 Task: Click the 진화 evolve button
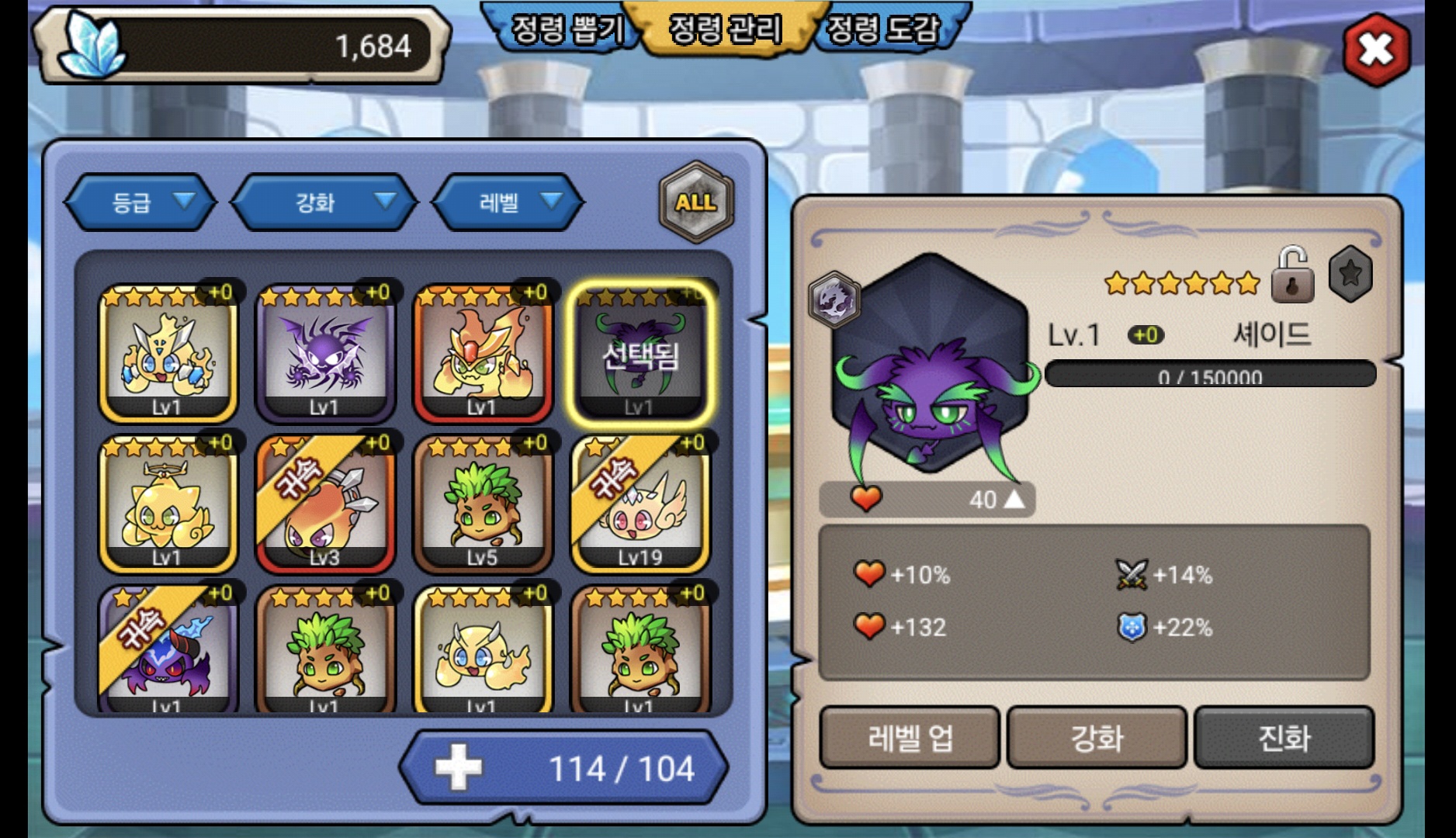coord(1284,738)
